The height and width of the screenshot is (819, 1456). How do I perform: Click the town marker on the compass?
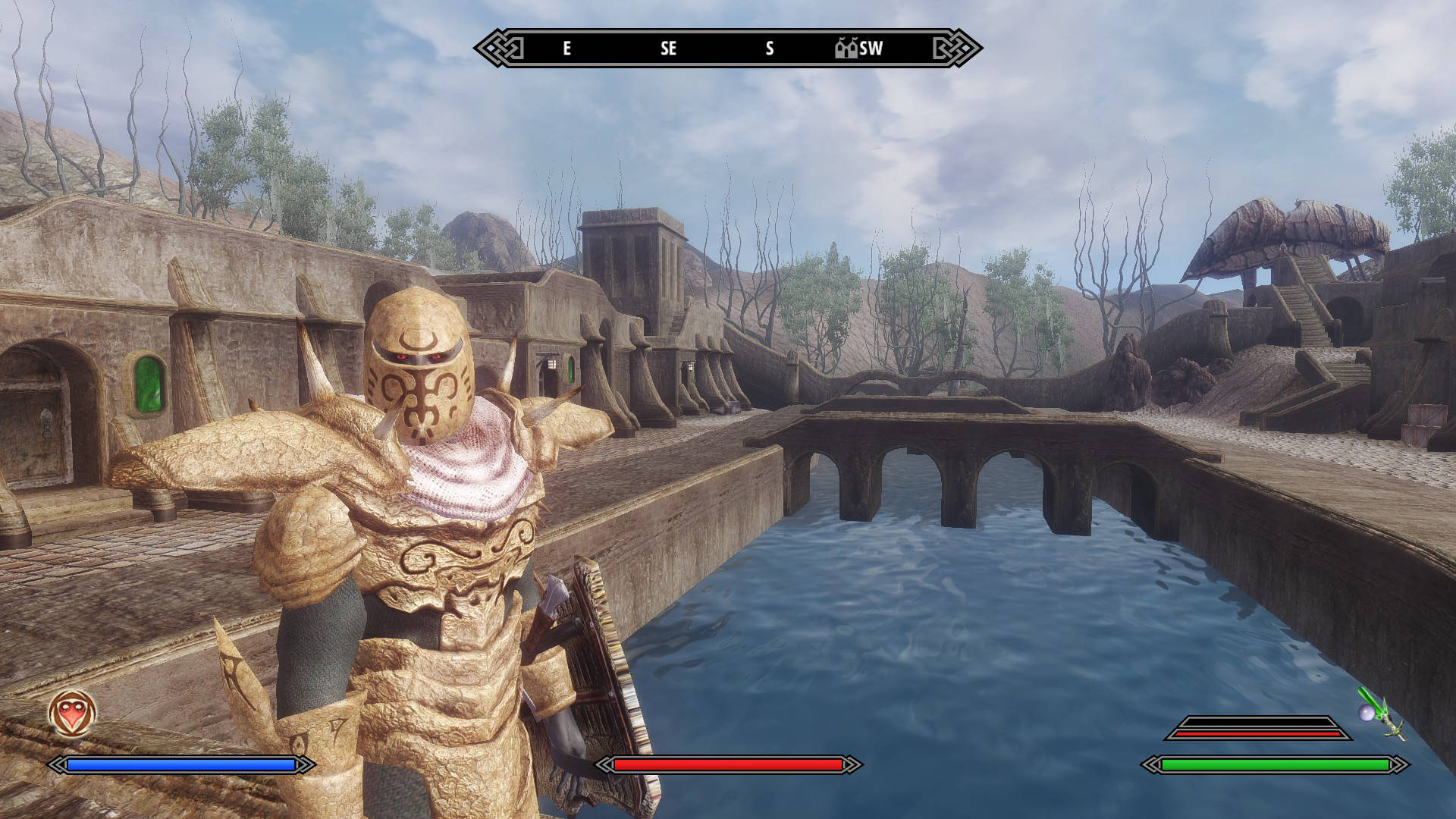pos(846,49)
